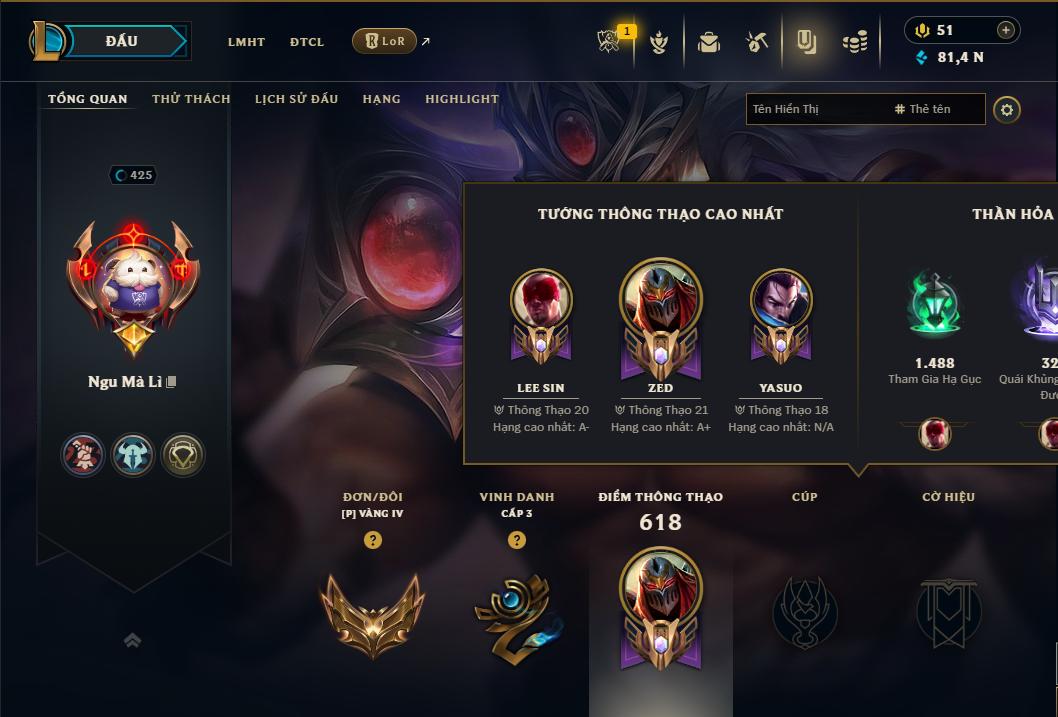Open the LoR launcher link

tap(385, 41)
